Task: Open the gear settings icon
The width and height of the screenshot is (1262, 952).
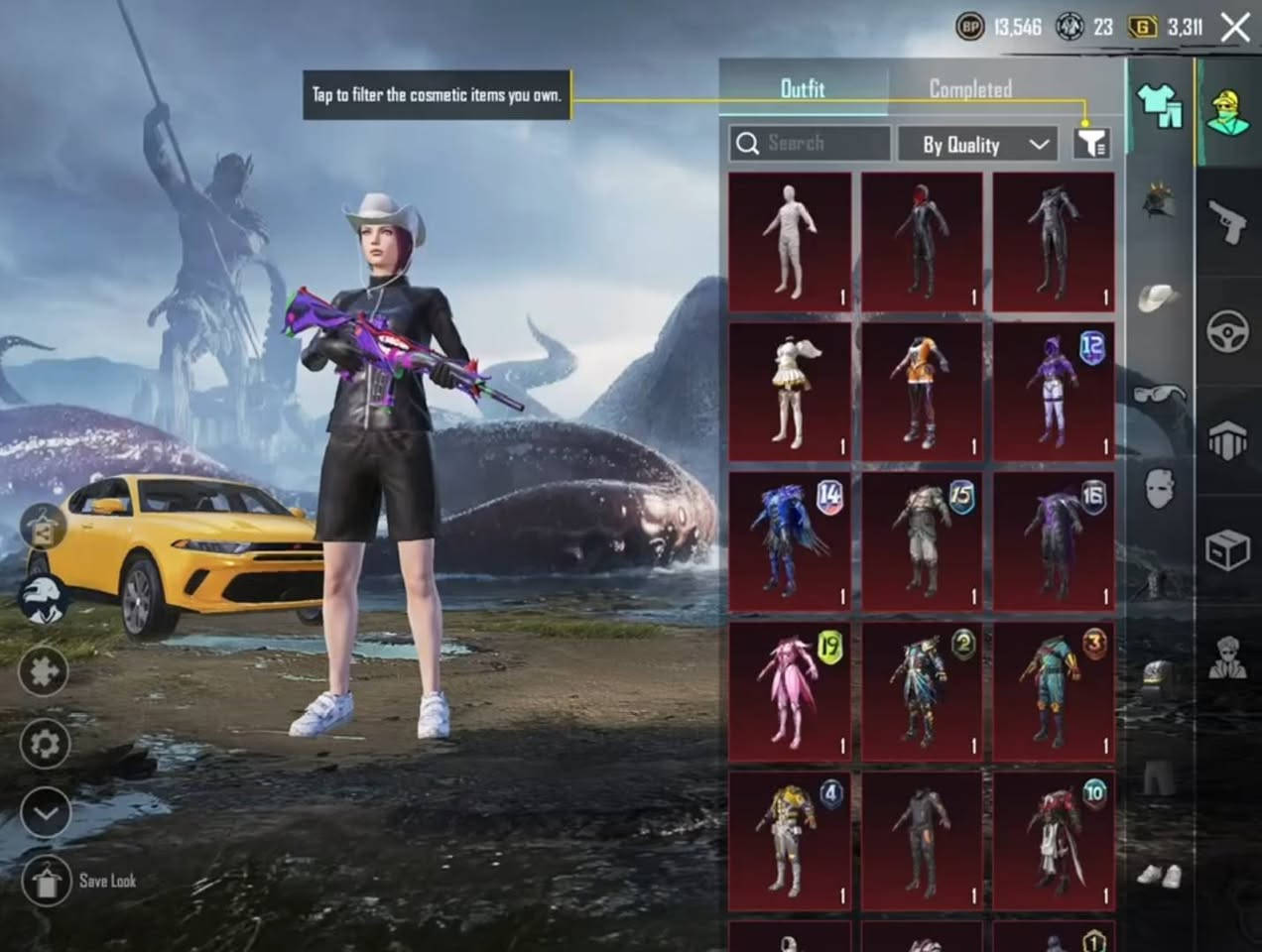Action: [x=45, y=744]
